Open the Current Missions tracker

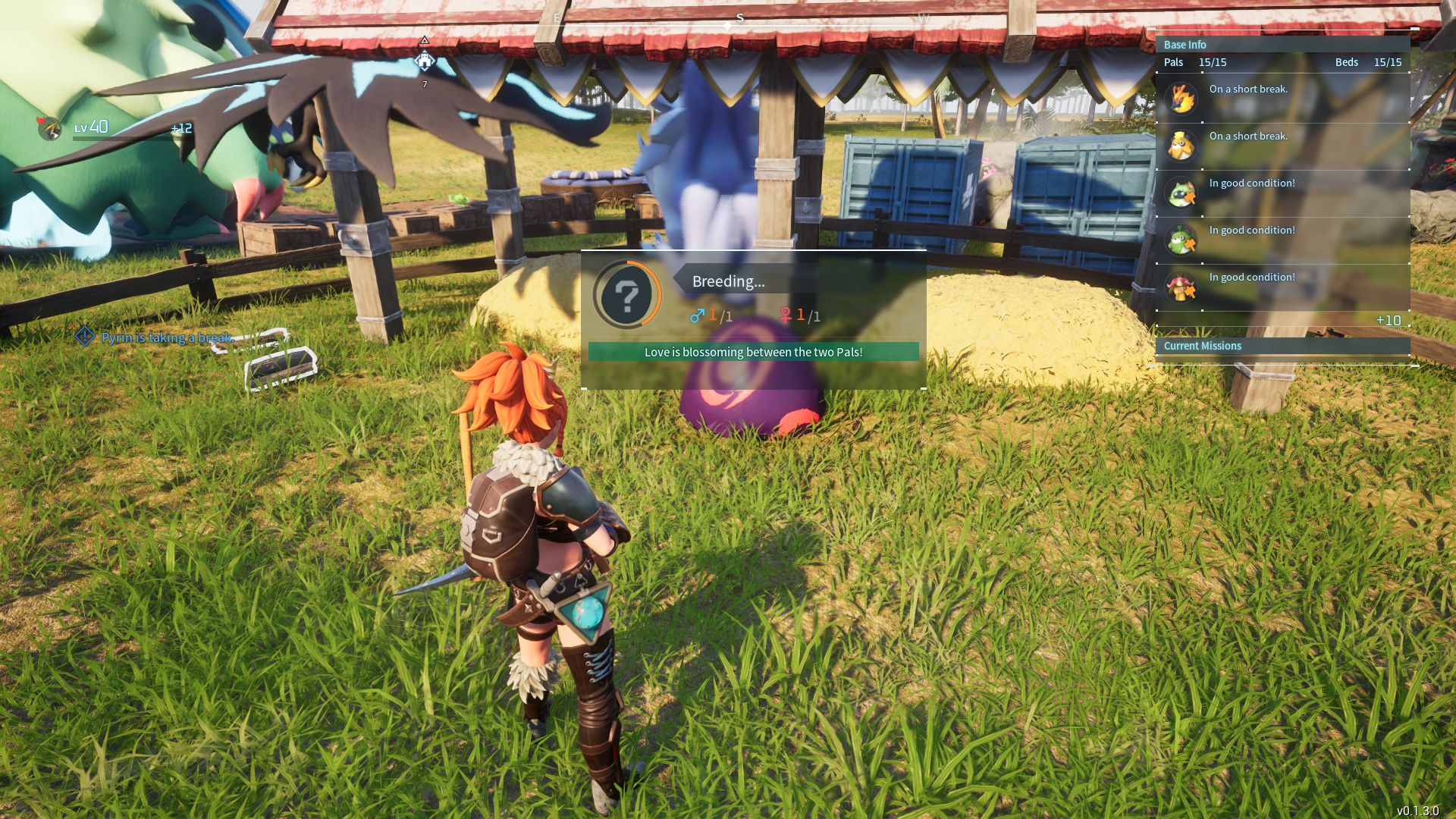pyautogui.click(x=1202, y=346)
